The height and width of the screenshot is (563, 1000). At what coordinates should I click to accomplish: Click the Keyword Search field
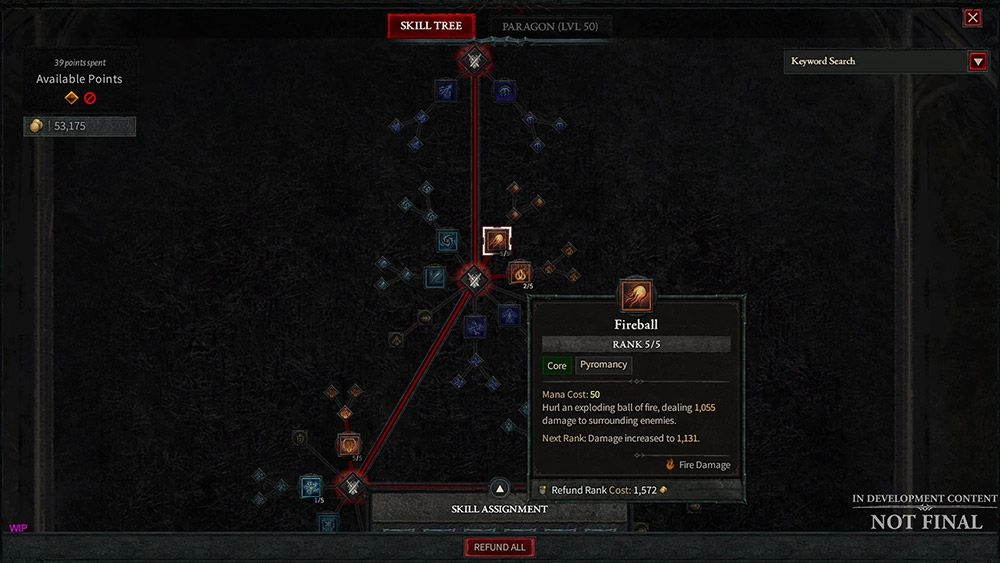[x=875, y=61]
